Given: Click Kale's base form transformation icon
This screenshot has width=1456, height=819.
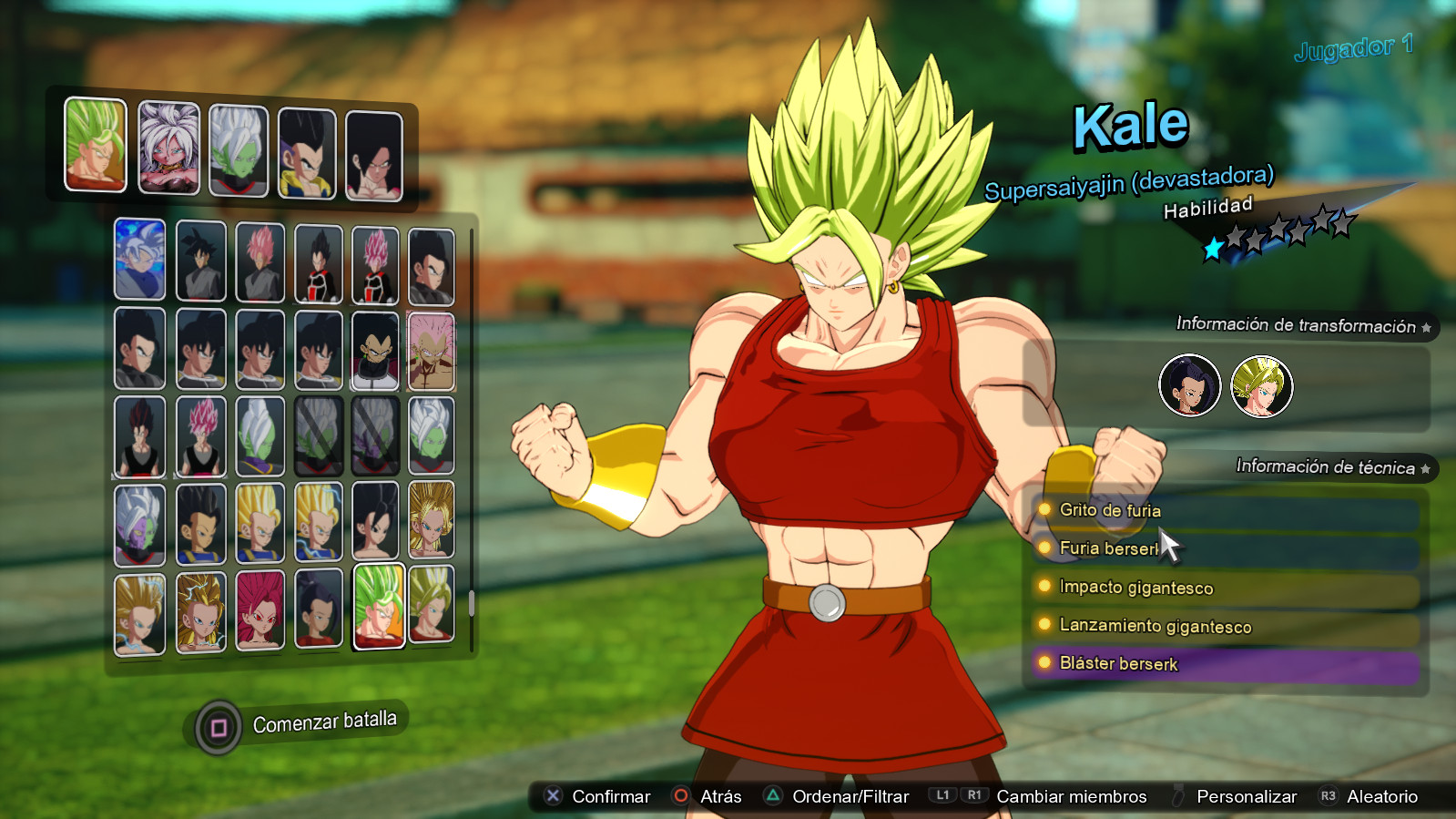Looking at the screenshot, I should [1189, 385].
